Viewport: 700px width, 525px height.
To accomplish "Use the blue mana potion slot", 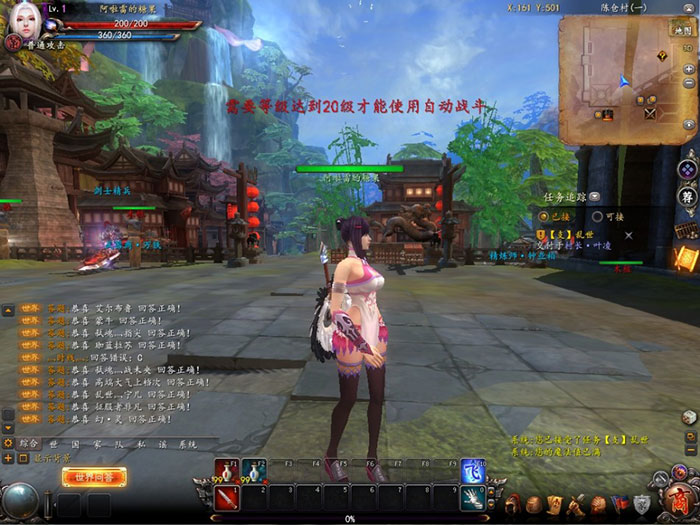I will point(254,471).
